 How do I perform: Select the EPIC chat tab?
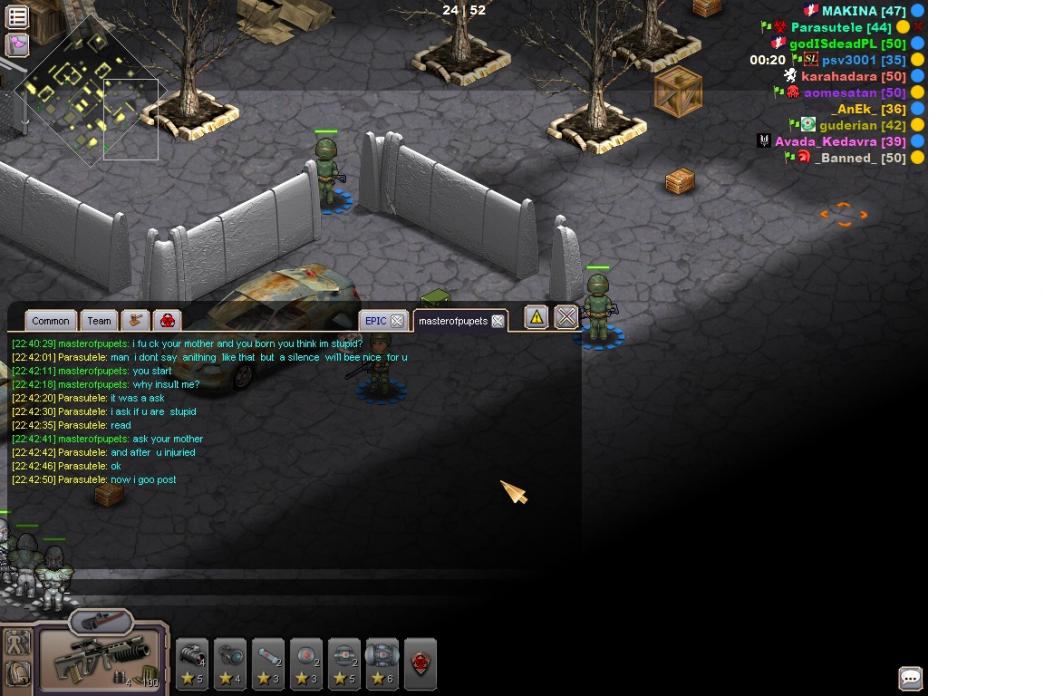[x=375, y=321]
